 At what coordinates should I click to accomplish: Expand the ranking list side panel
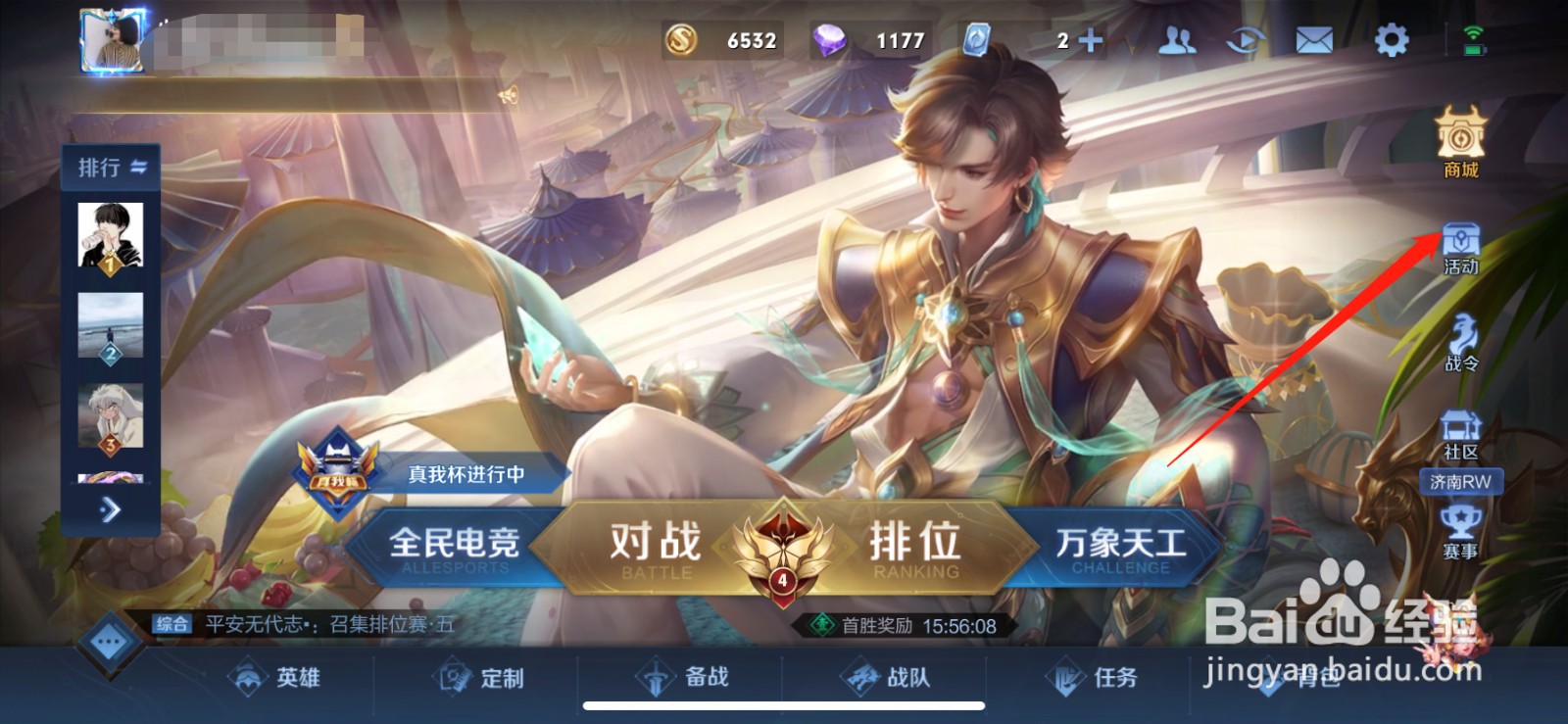click(110, 510)
